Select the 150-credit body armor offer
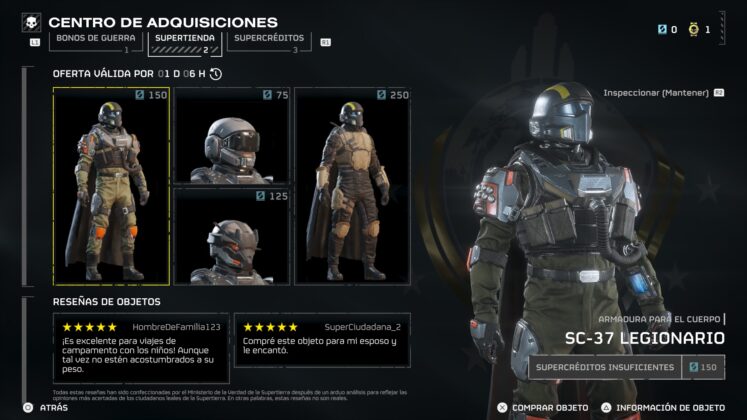 pyautogui.click(x=112, y=186)
